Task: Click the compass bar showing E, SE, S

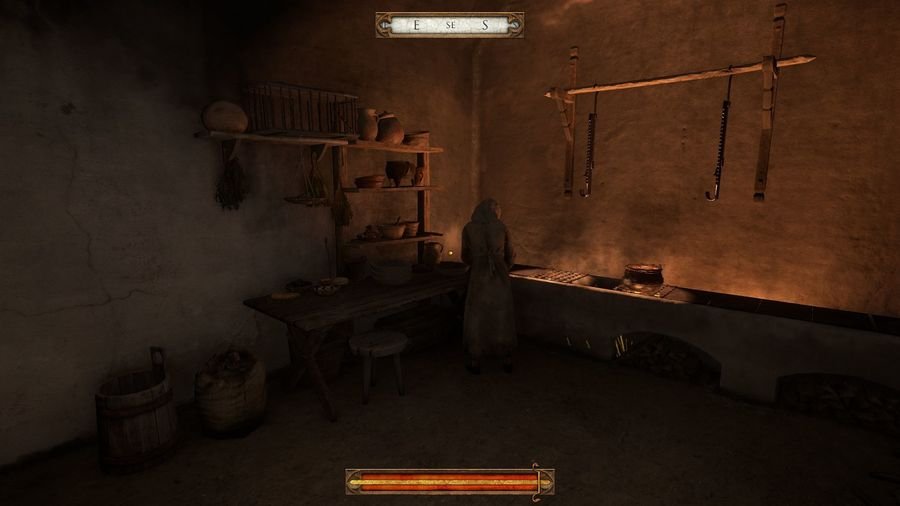Action: pyautogui.click(x=449, y=25)
